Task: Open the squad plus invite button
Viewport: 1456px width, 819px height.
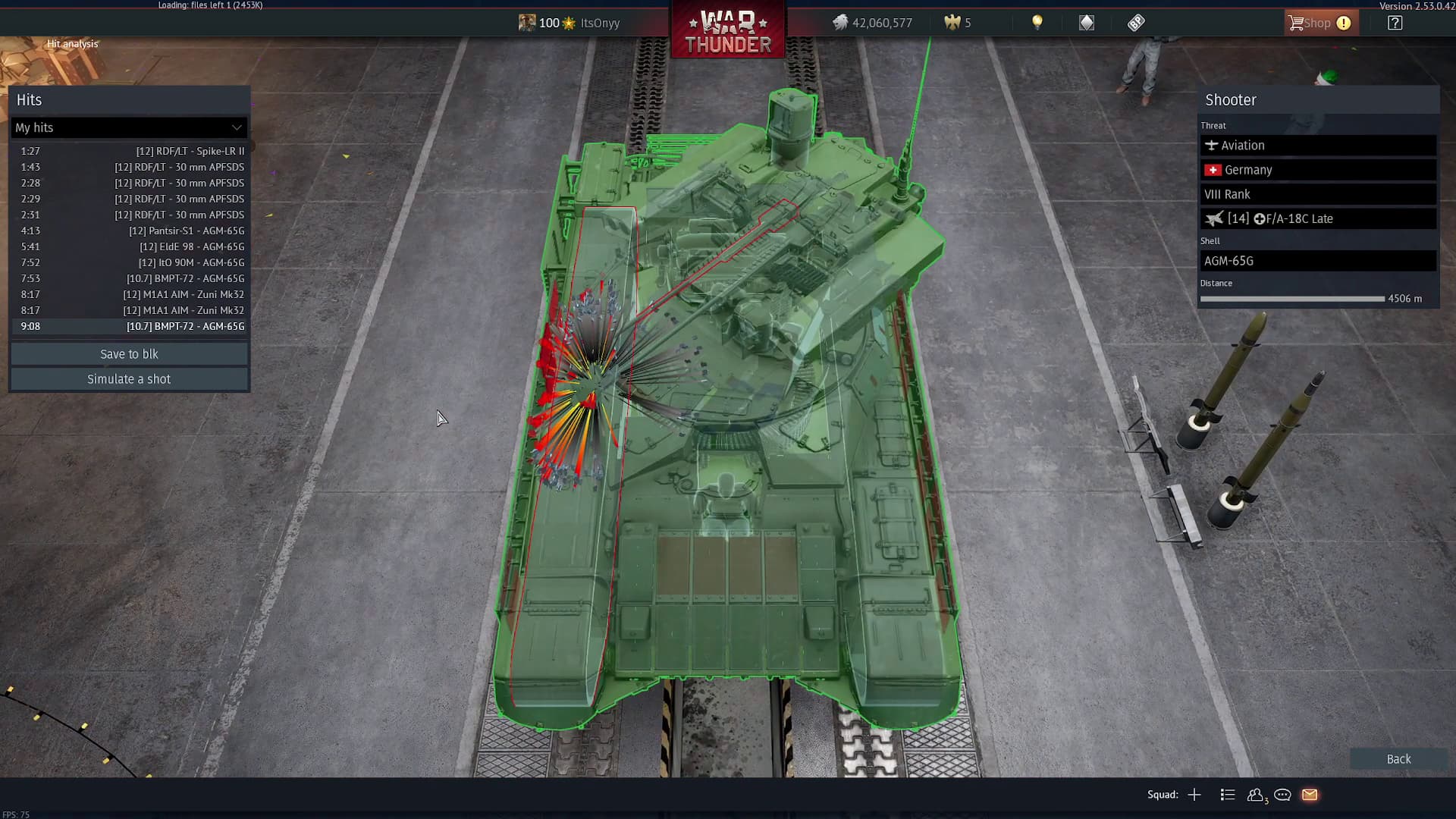Action: (x=1194, y=795)
